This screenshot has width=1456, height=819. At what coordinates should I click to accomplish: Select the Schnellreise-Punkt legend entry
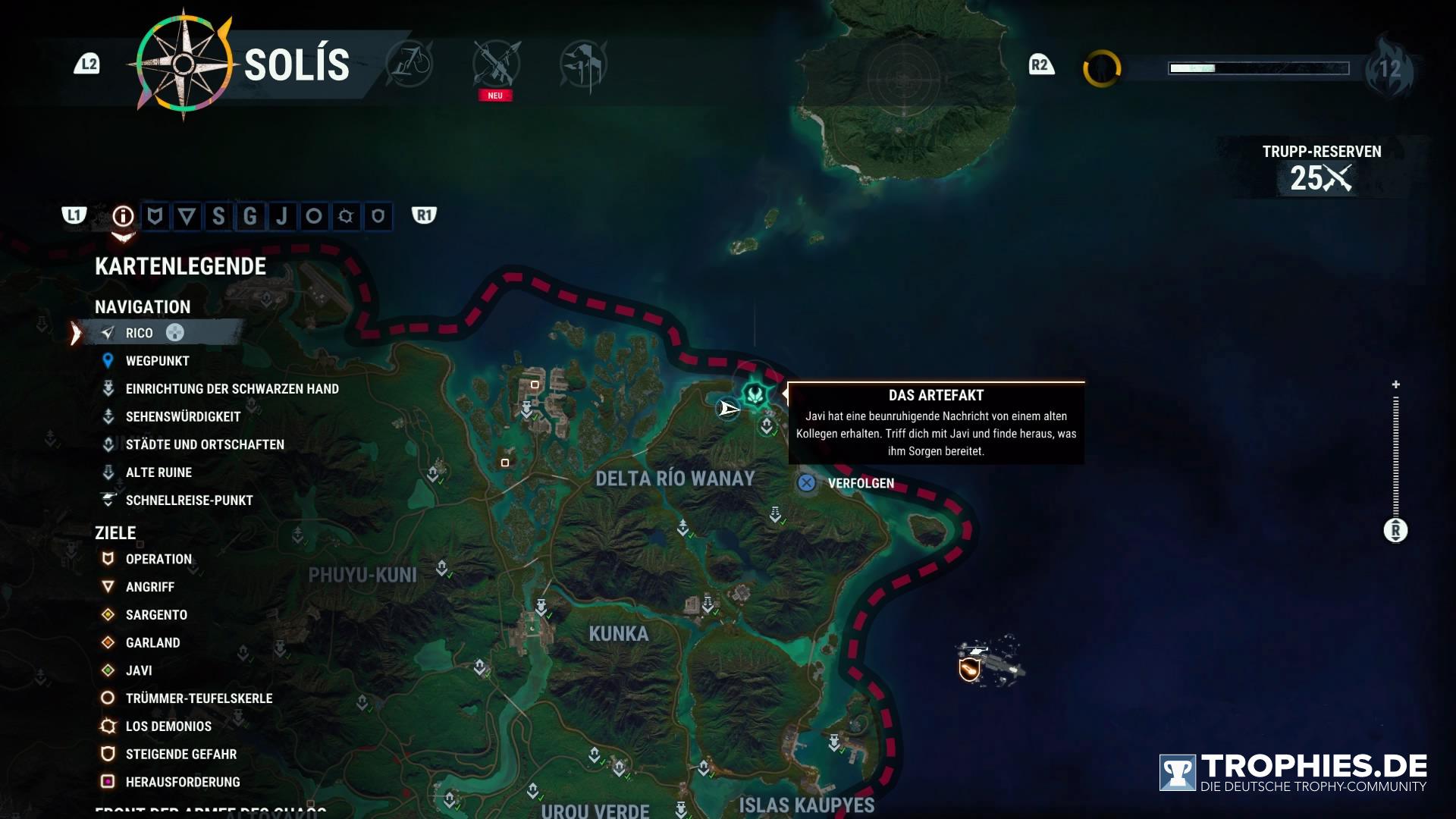click(189, 500)
